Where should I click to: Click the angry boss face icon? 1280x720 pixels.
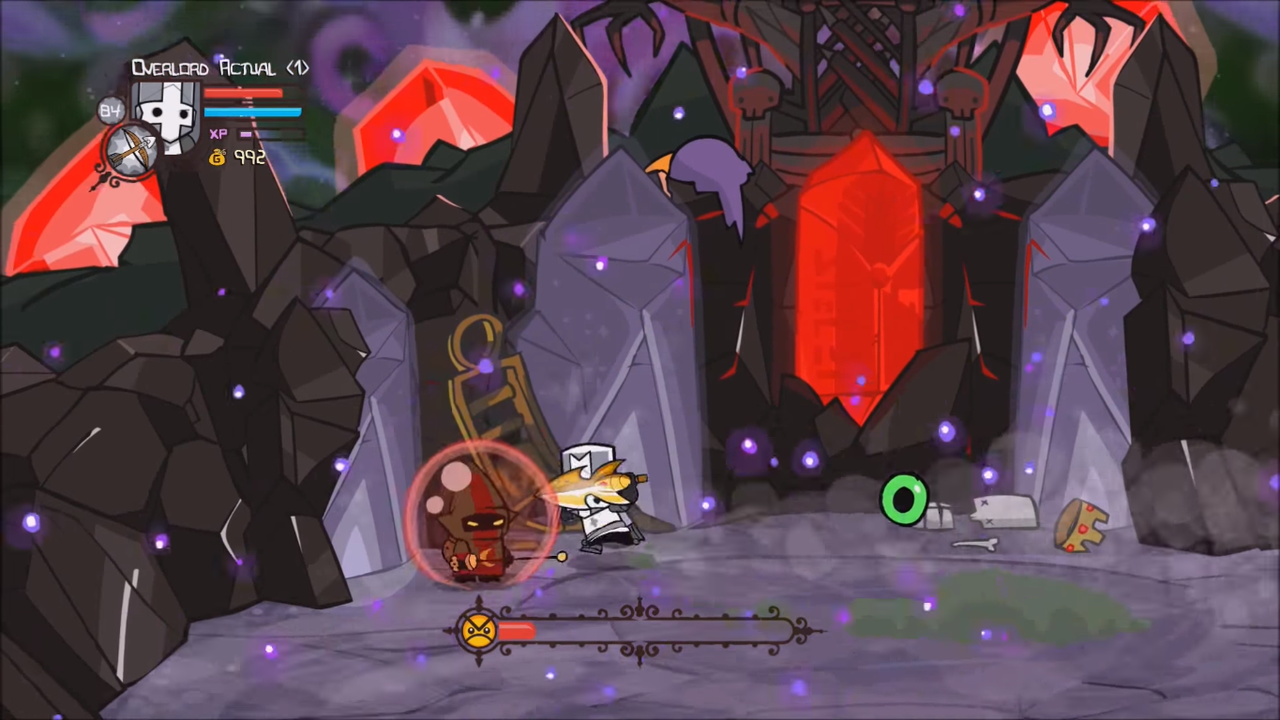(477, 630)
